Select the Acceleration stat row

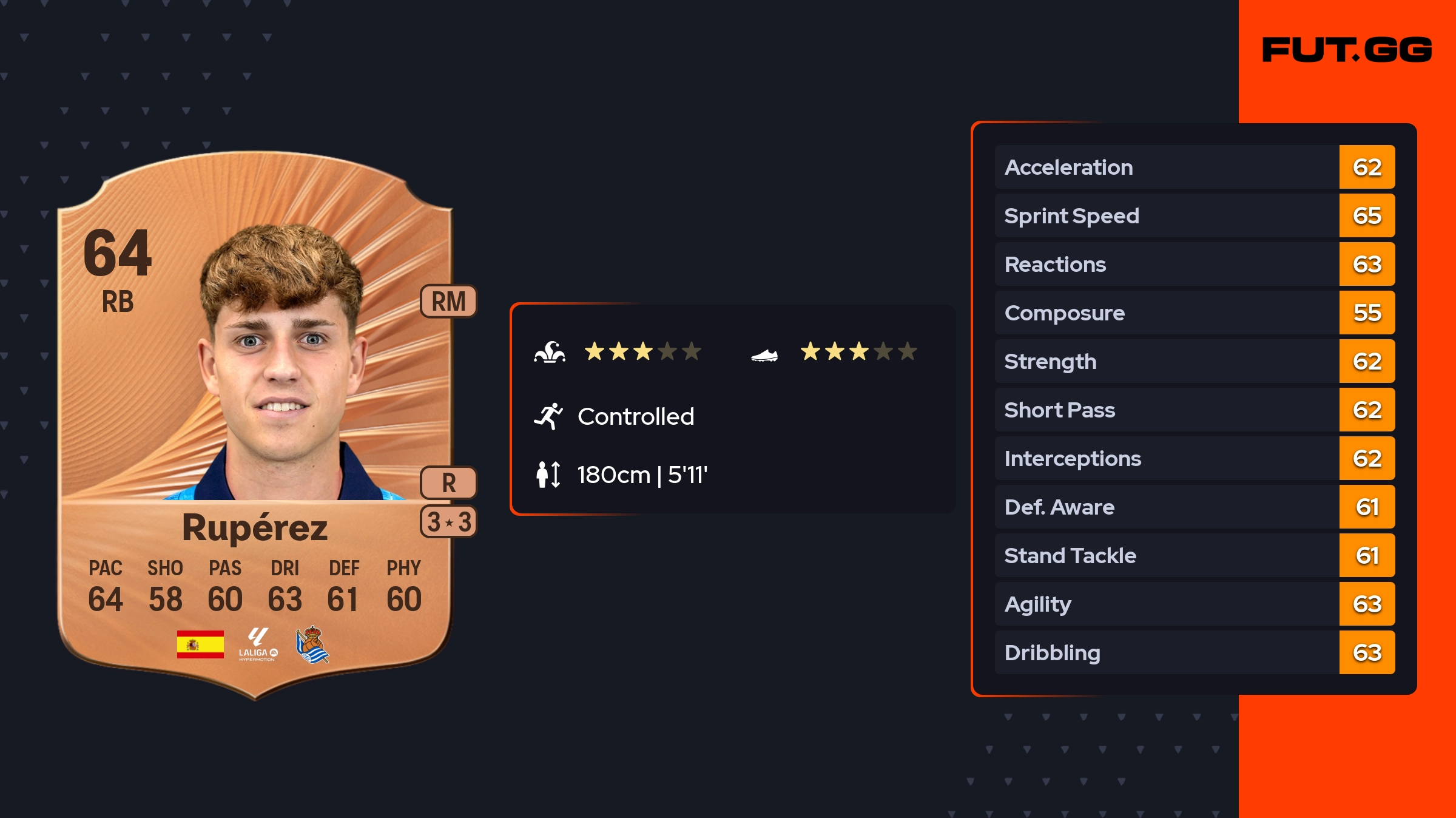click(1194, 167)
